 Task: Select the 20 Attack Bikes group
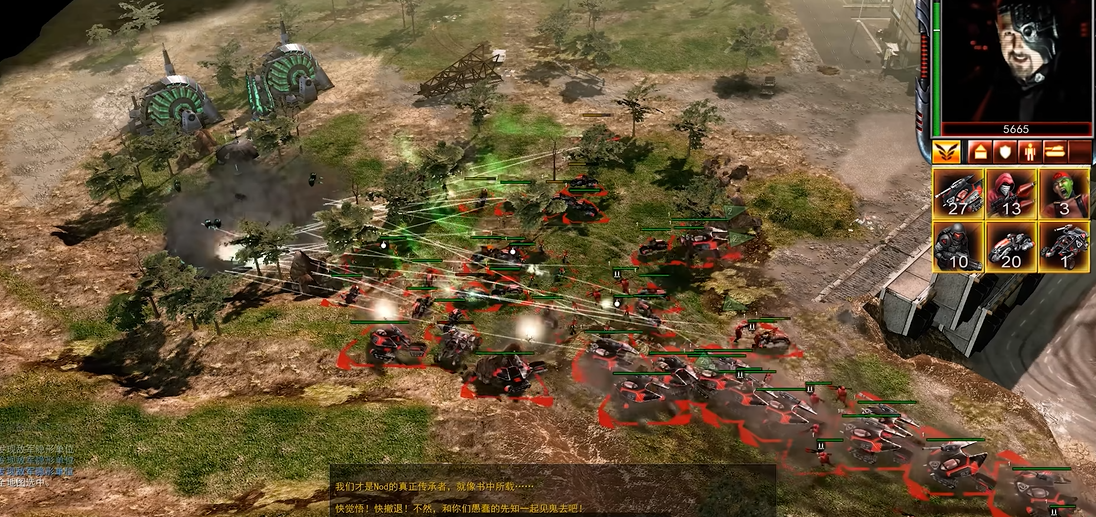pos(1011,246)
